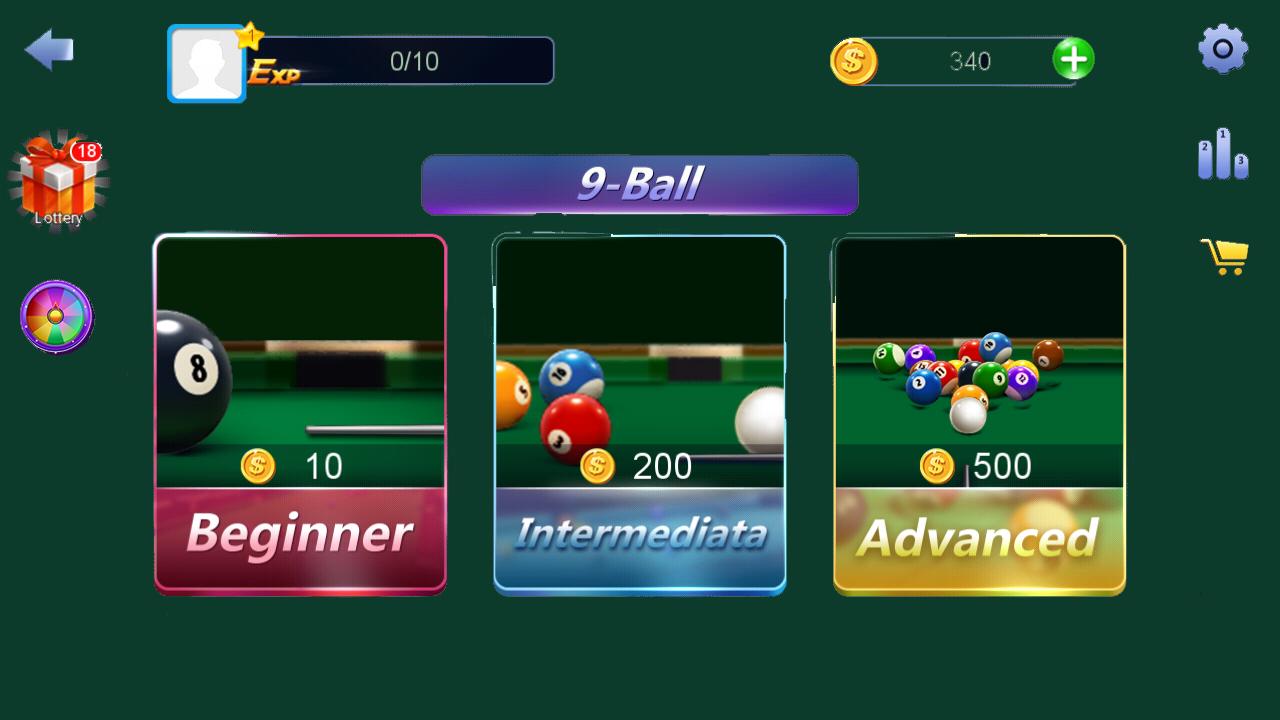Image resolution: width=1280 pixels, height=720 pixels.
Task: Select the Intermediata table
Action: click(639, 412)
